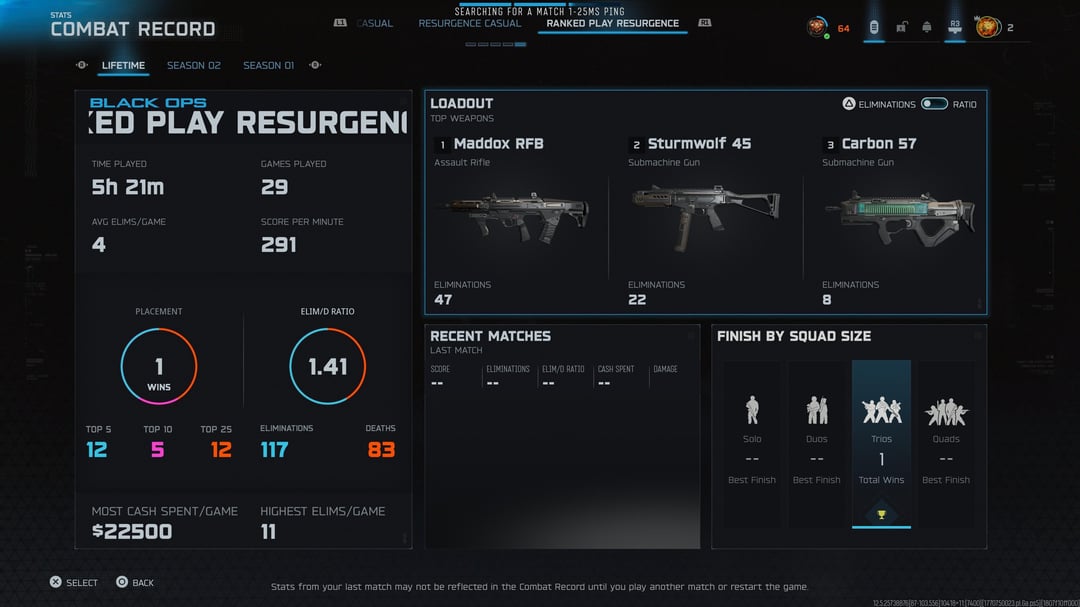View Season 01 stats
This screenshot has height=607, width=1080.
[268, 66]
